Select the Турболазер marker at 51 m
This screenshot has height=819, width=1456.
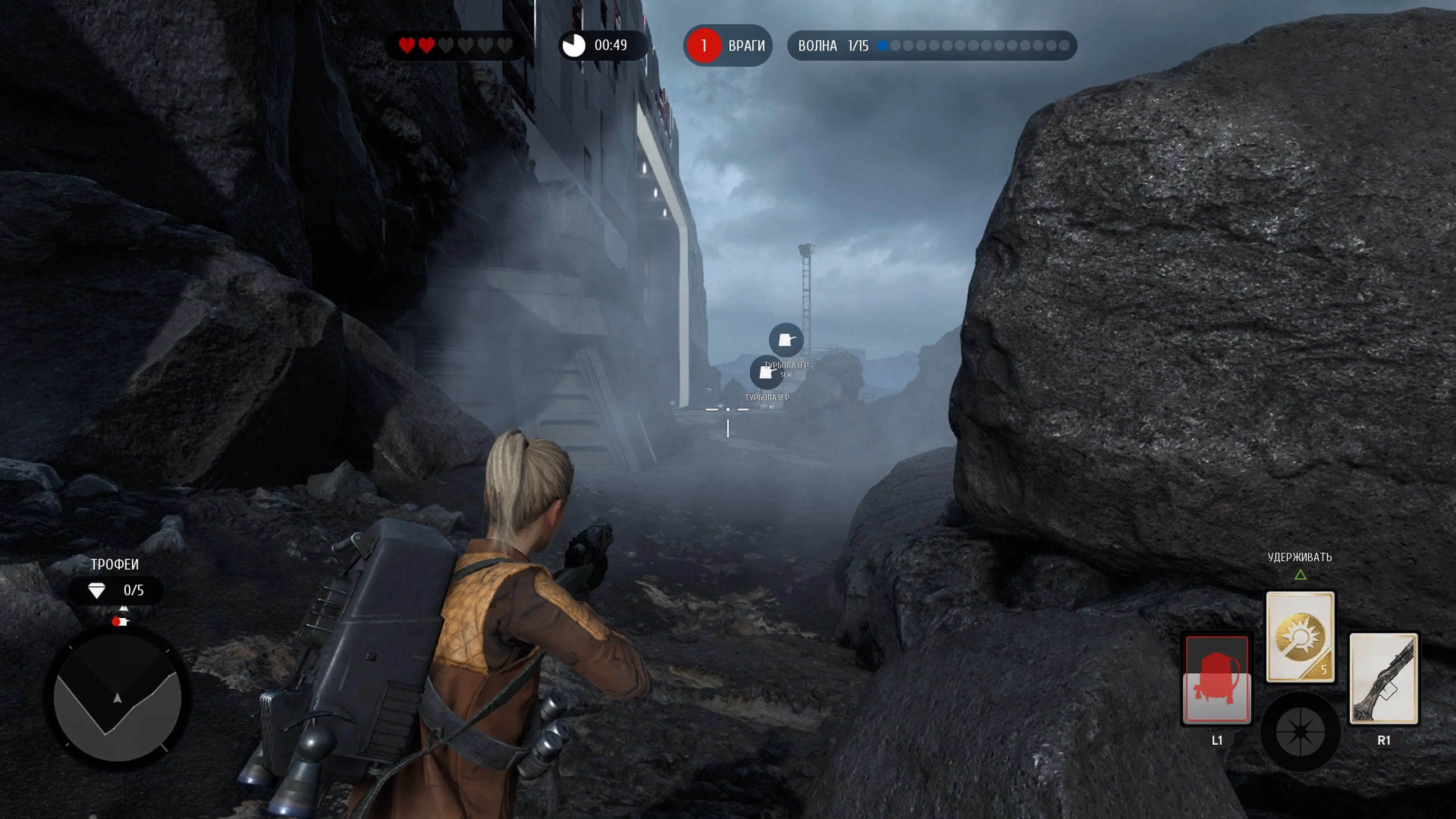tap(786, 340)
